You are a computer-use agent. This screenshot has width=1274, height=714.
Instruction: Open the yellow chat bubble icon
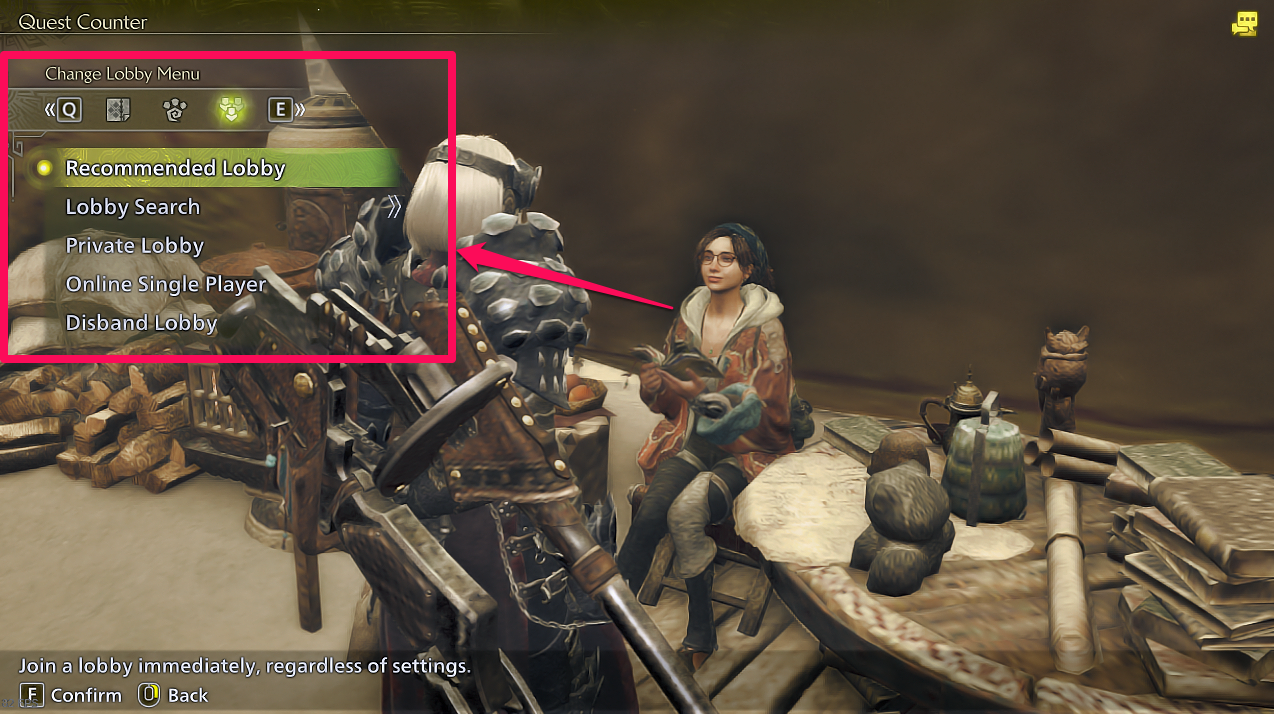pyautogui.click(x=1244, y=24)
